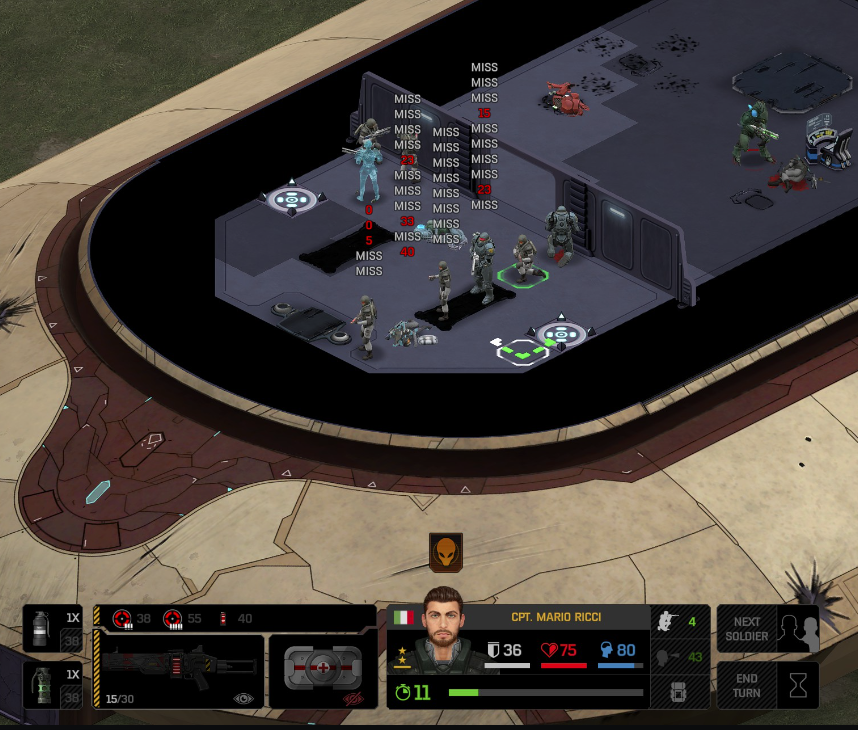Open the soldier backpack inventory

[x=680, y=691]
